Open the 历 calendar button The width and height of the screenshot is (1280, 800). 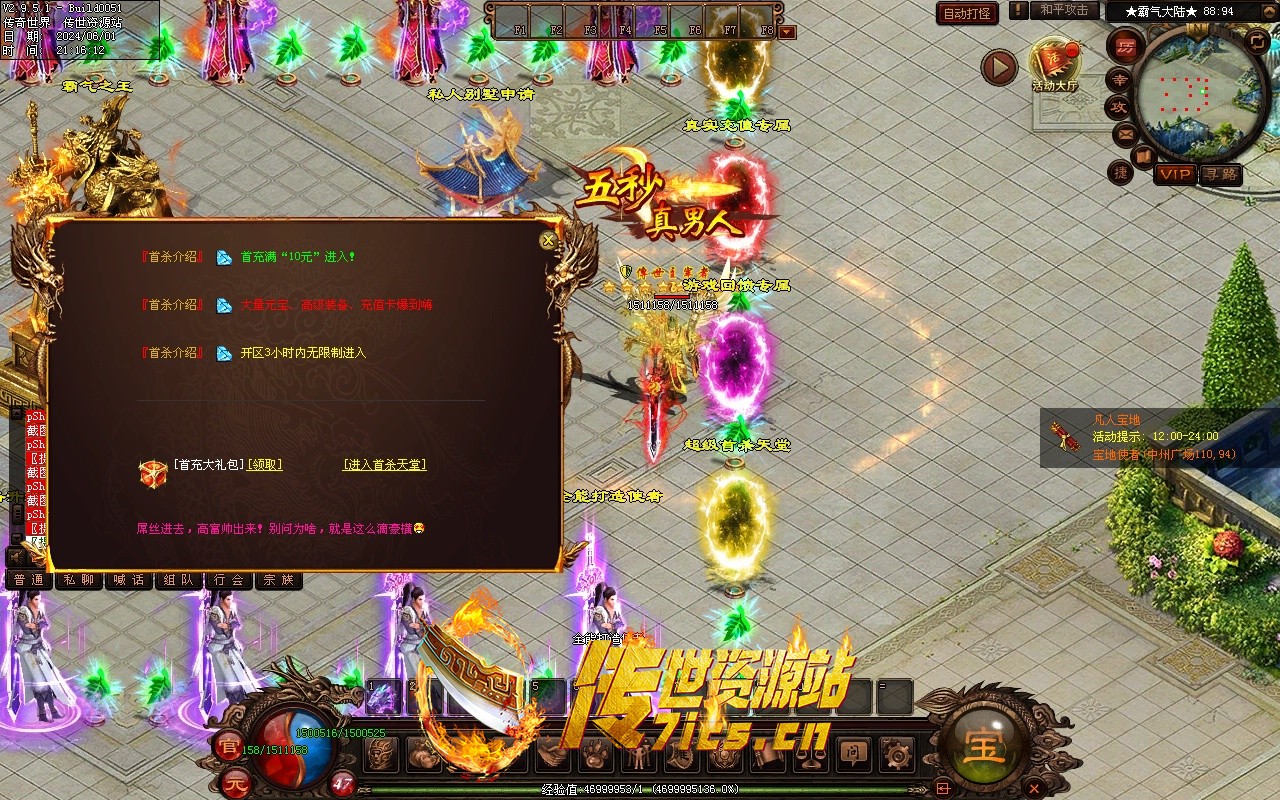(x=1126, y=46)
